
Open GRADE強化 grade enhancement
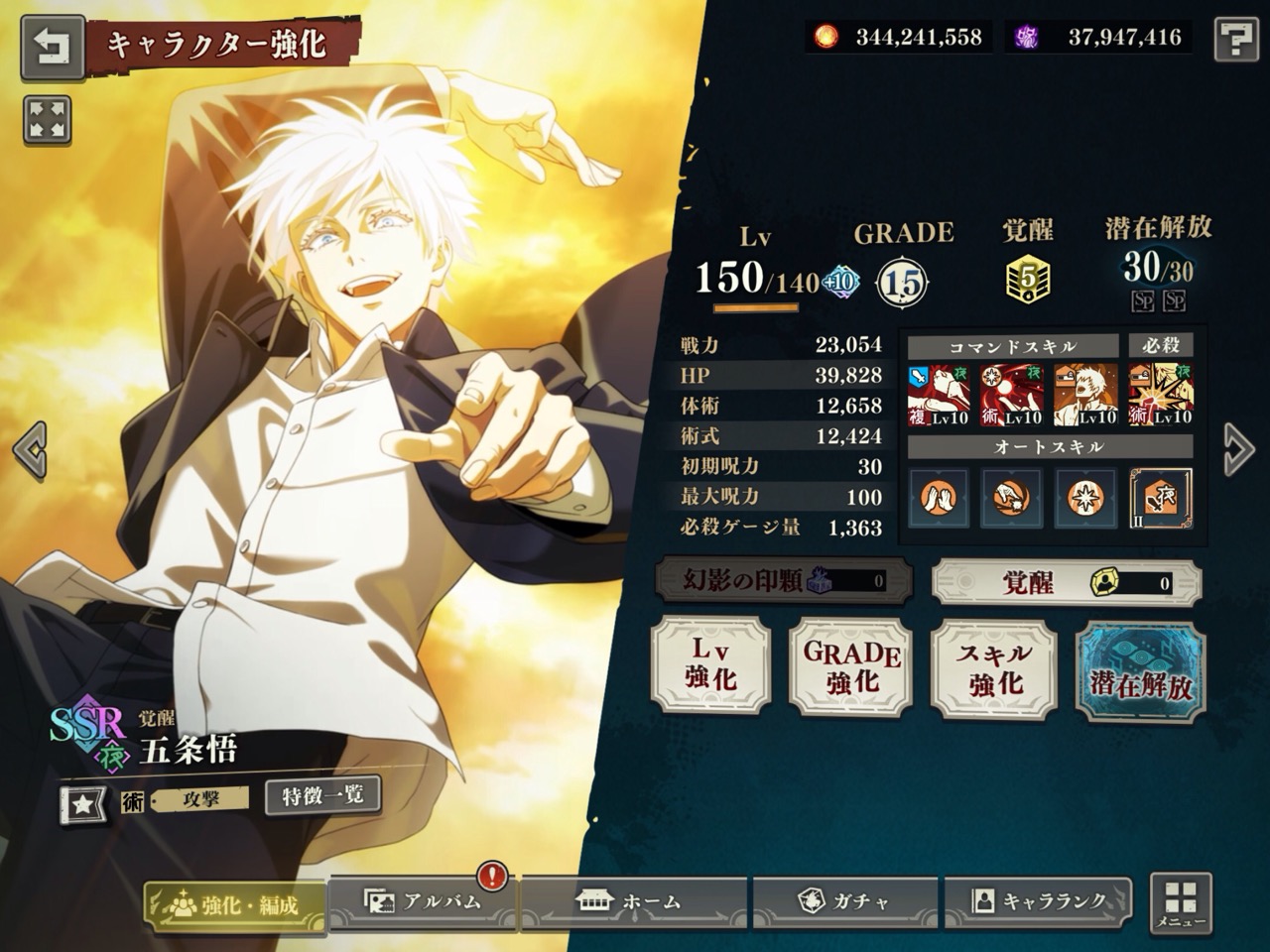(852, 664)
